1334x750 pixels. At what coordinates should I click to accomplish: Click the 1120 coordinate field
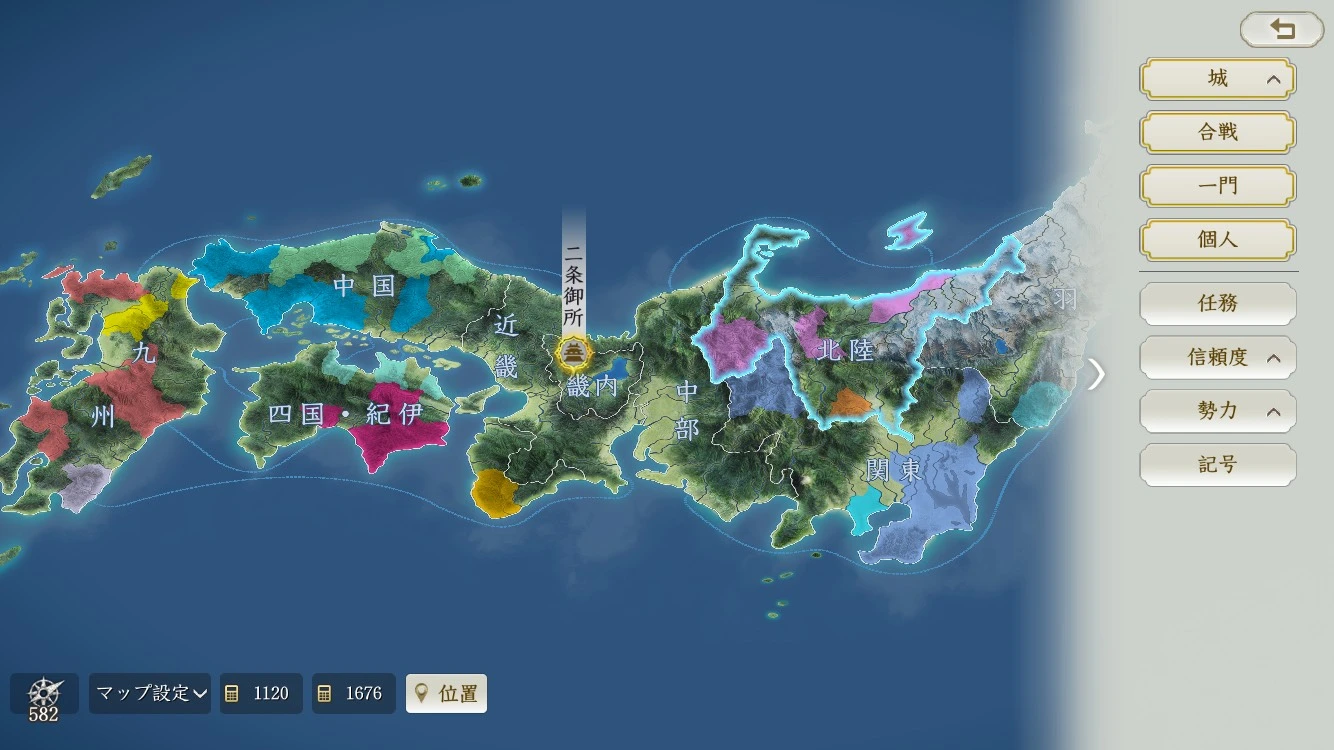point(261,693)
